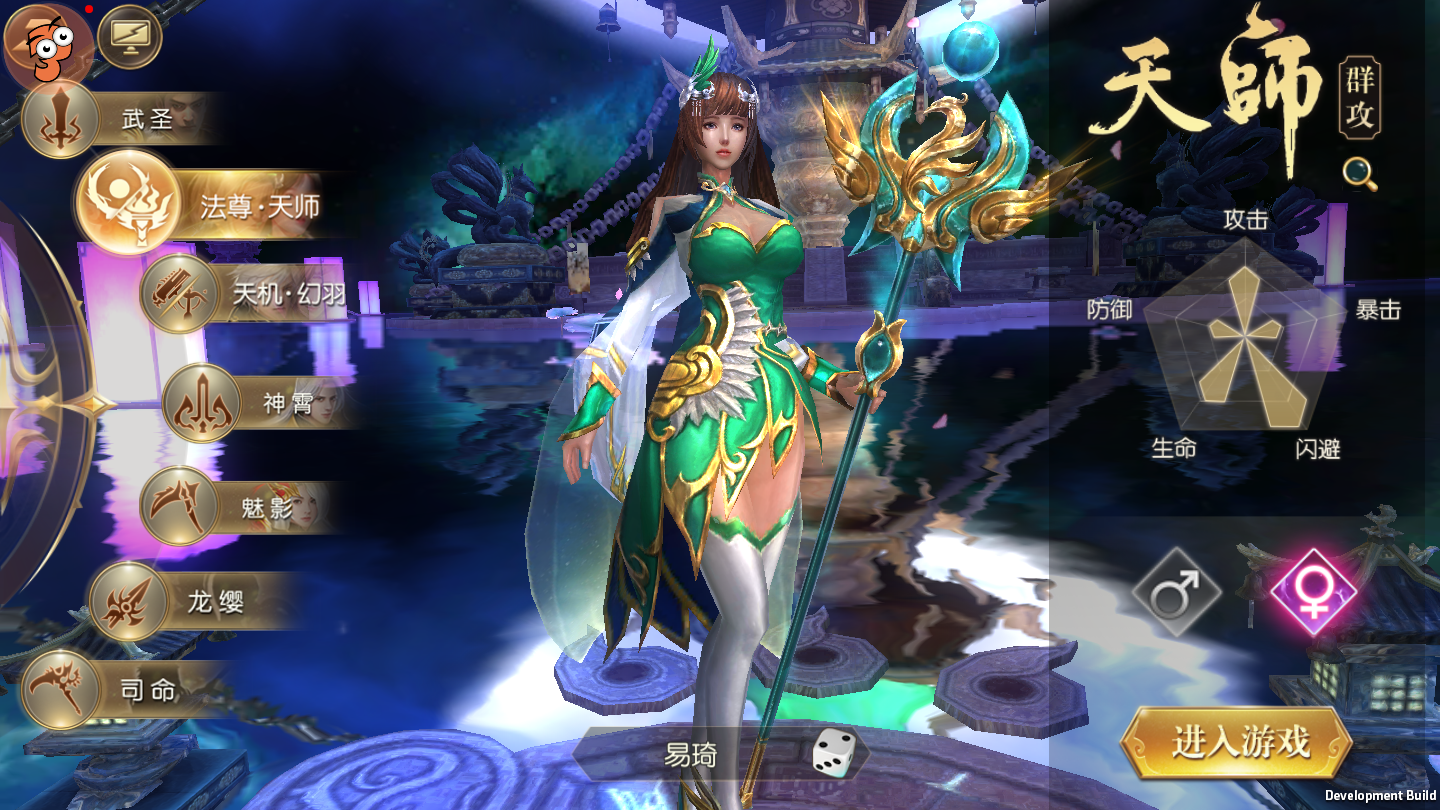Viewport: 1440px width, 810px height.
Task: Switch to the 龙缨 class
Action: [x=195, y=601]
